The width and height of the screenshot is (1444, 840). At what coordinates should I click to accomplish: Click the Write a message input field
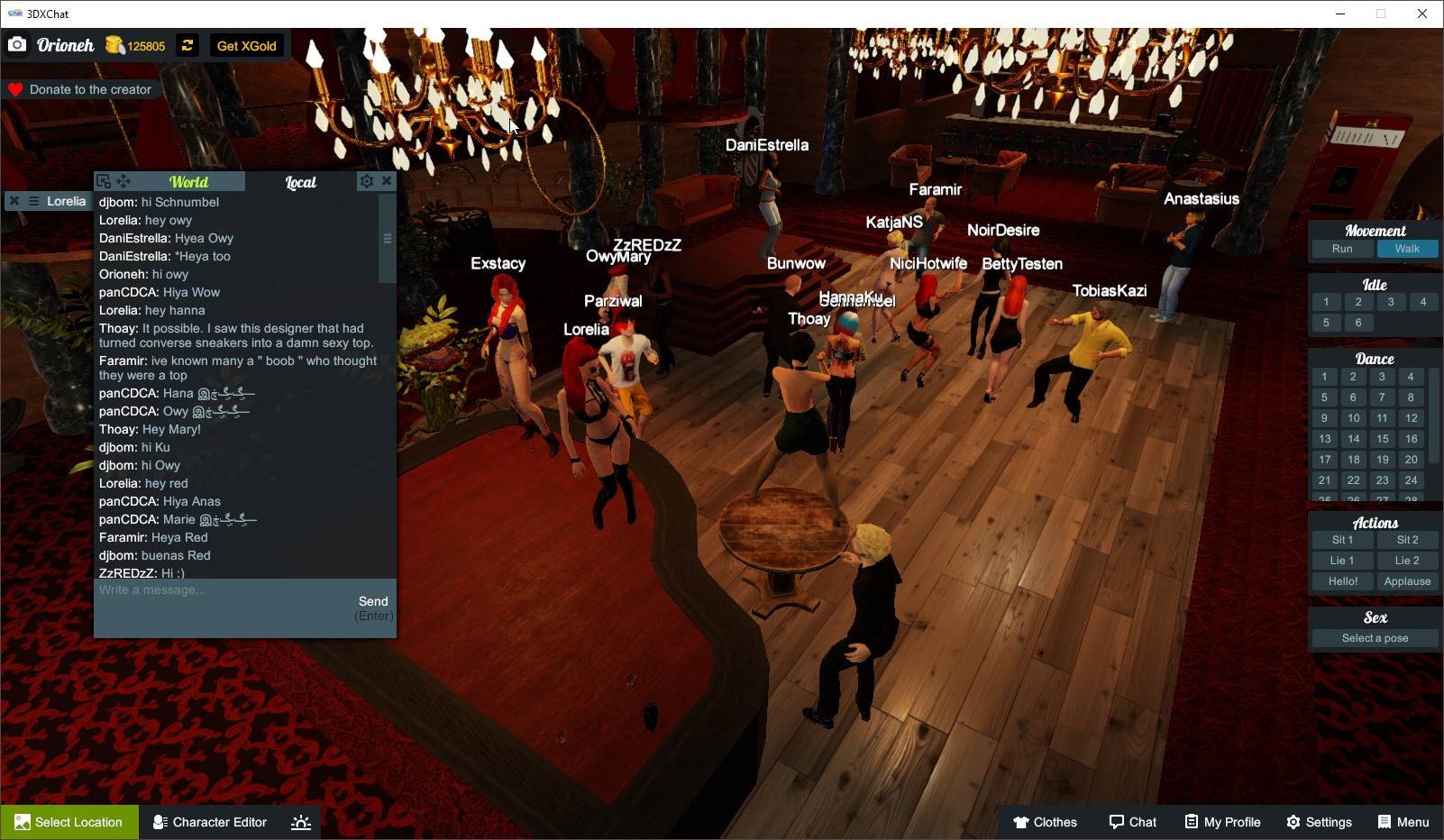180,590
